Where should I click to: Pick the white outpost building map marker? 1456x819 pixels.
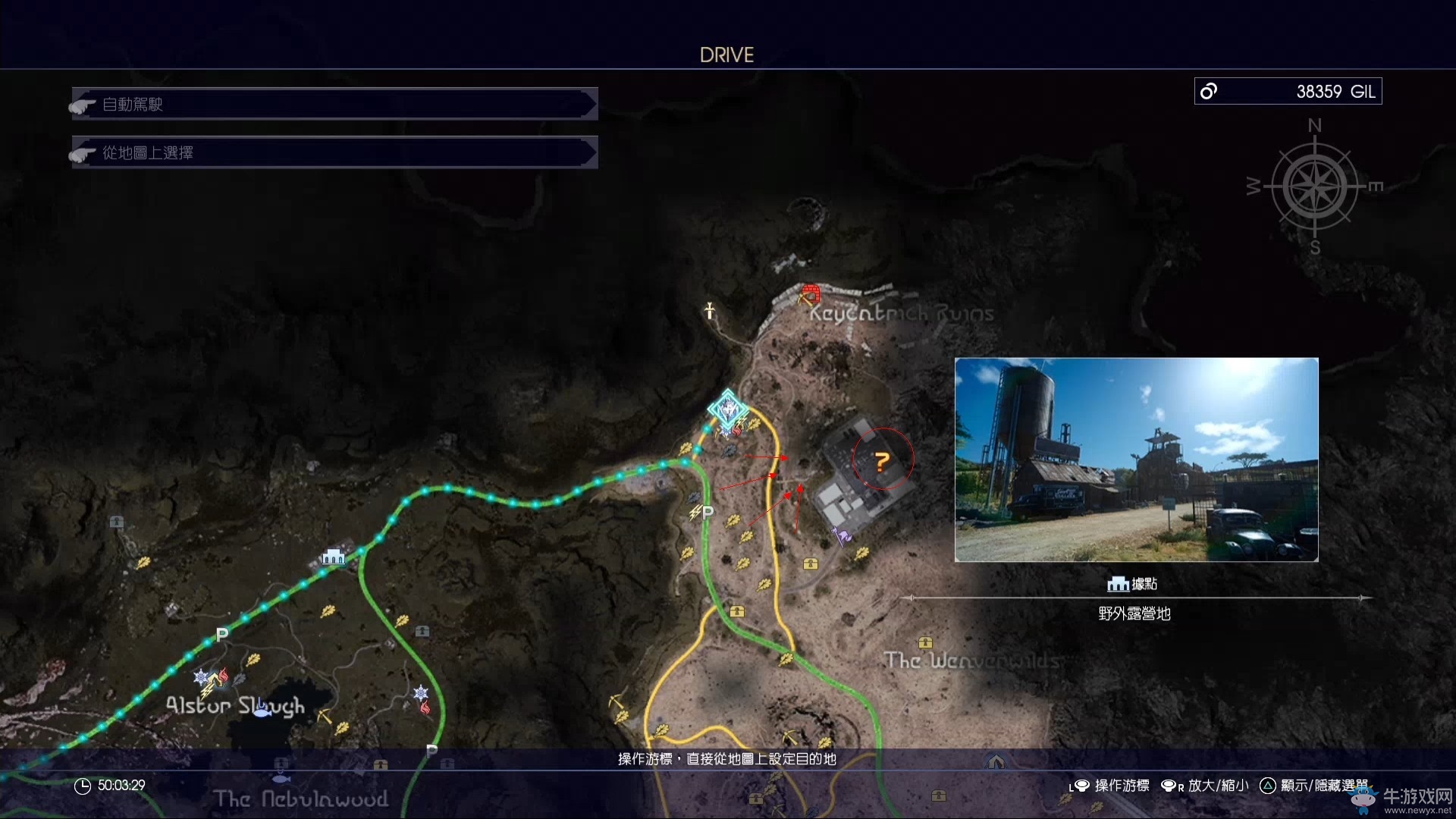click(x=333, y=558)
